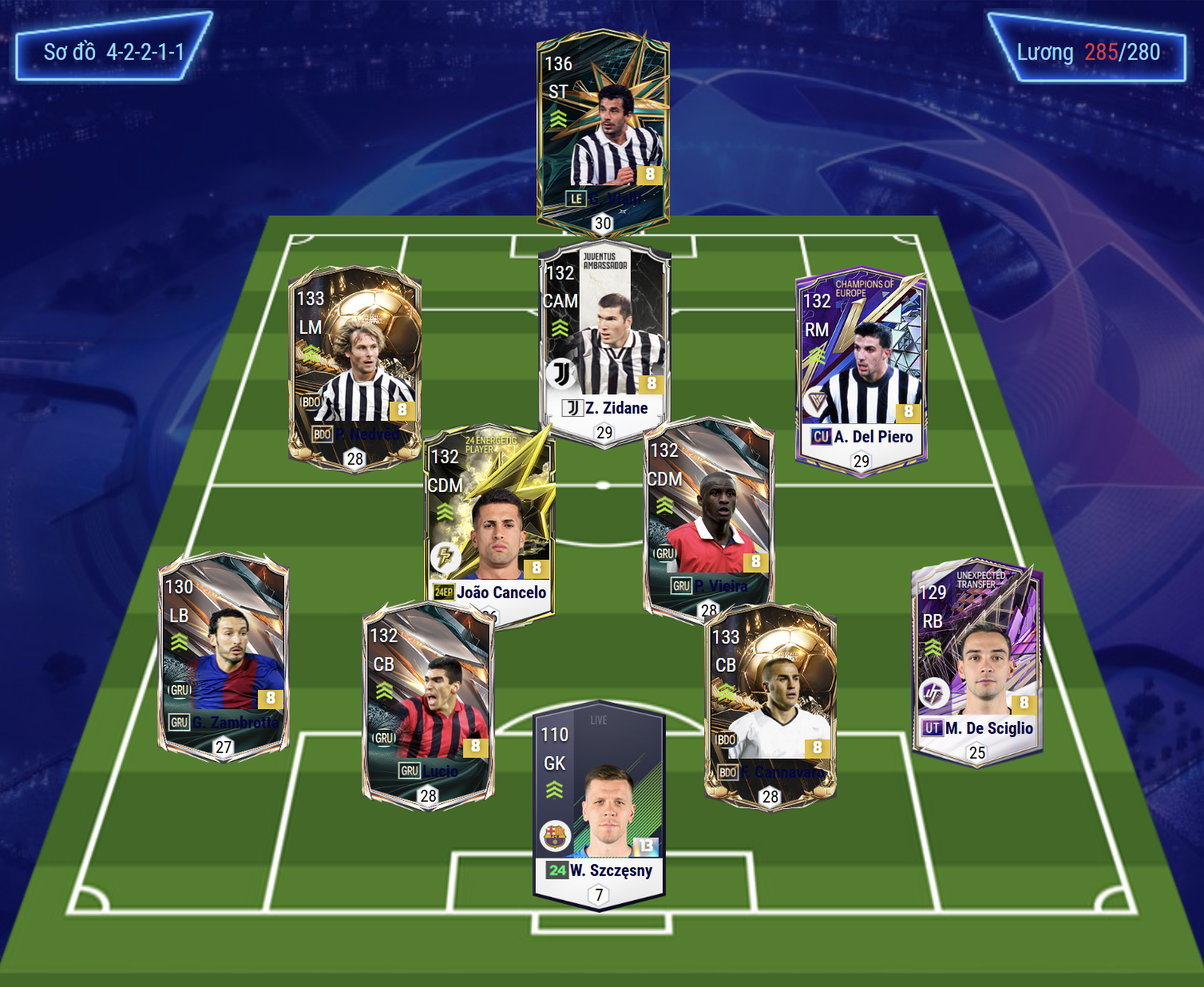The width and height of the screenshot is (1204, 987).
Task: Choose P. Vieira's CDM card
Action: coord(708,515)
